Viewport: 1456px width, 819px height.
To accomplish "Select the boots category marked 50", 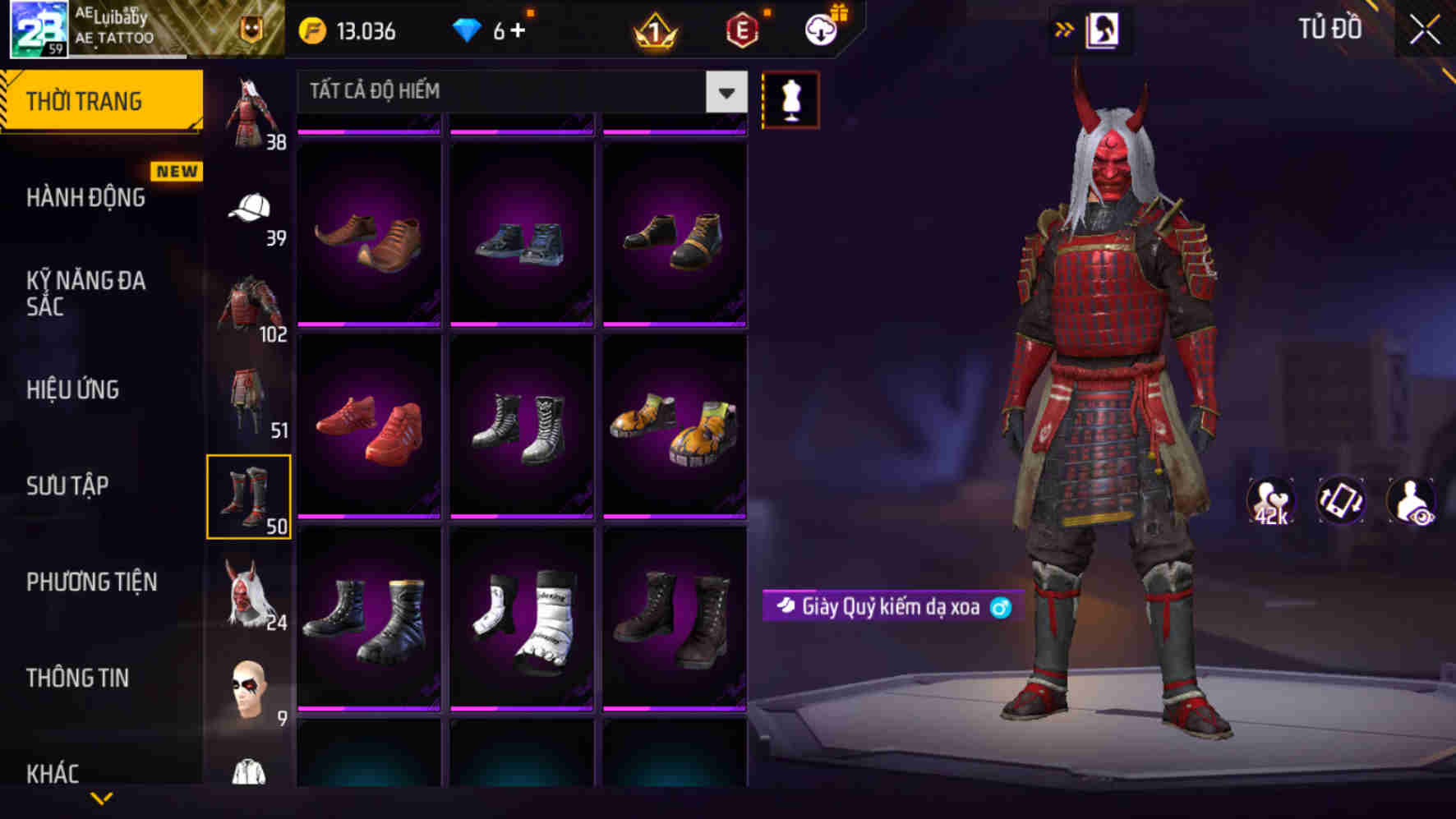I will (249, 497).
